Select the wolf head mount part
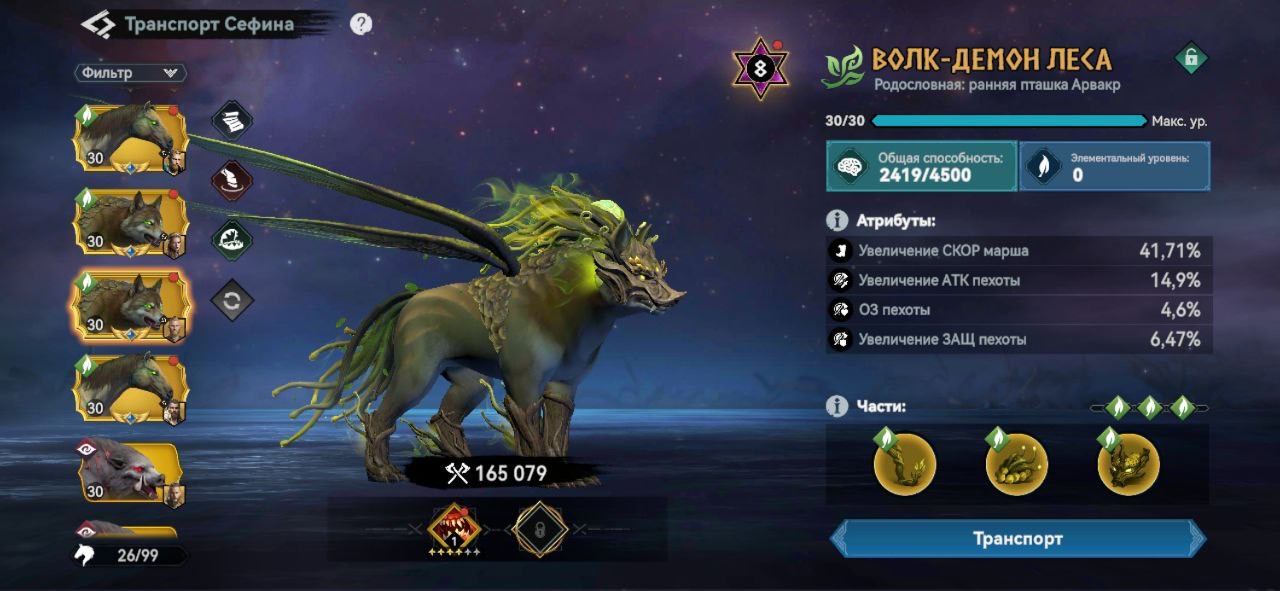The image size is (1280, 591). click(1129, 464)
